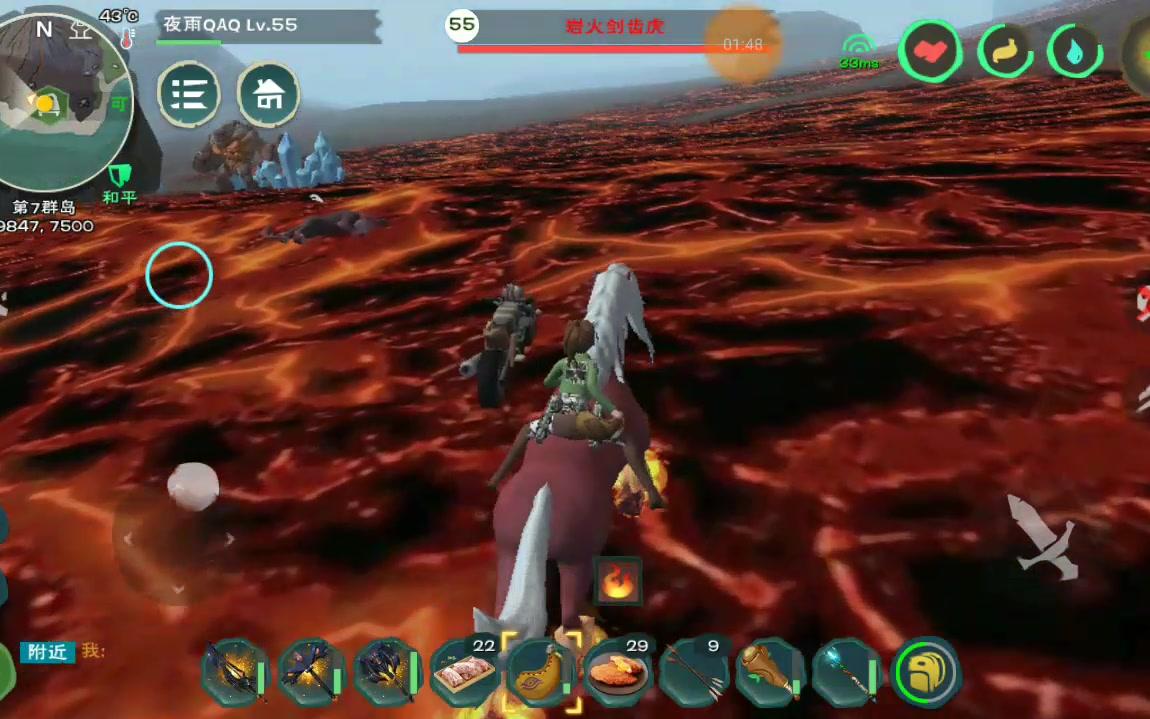This screenshot has height=719, width=1150.
Task: Select the yellow pouch hotbar slot
Action: (x=541, y=671)
